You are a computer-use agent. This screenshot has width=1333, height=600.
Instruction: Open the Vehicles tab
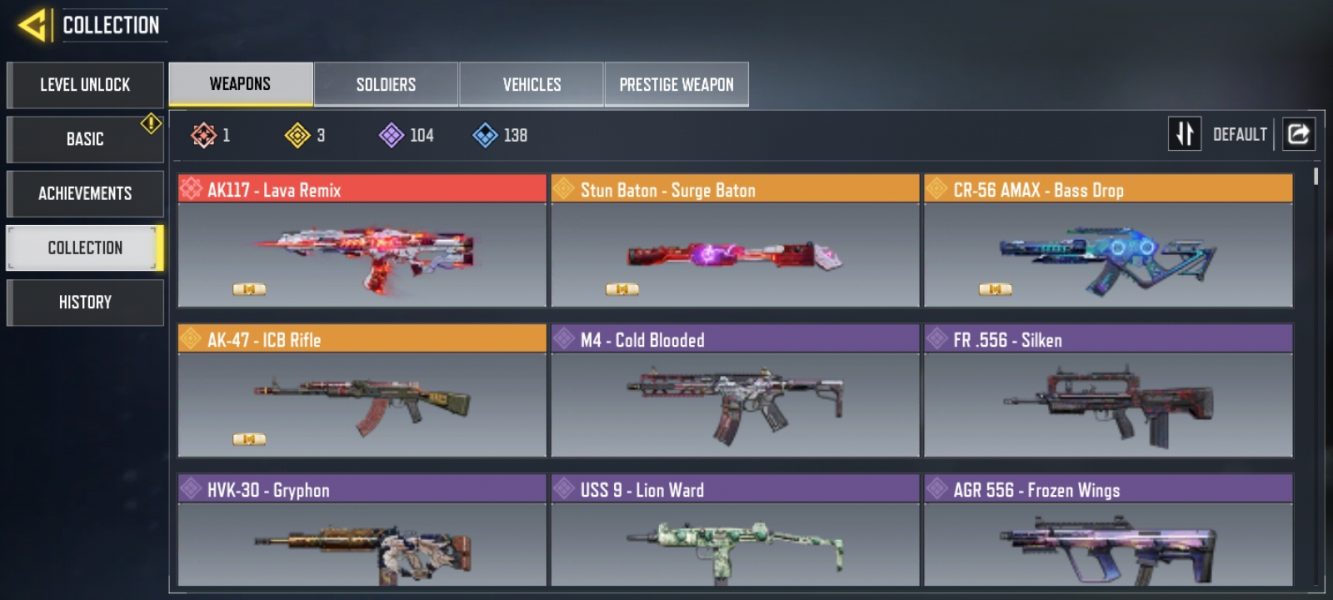pos(531,84)
